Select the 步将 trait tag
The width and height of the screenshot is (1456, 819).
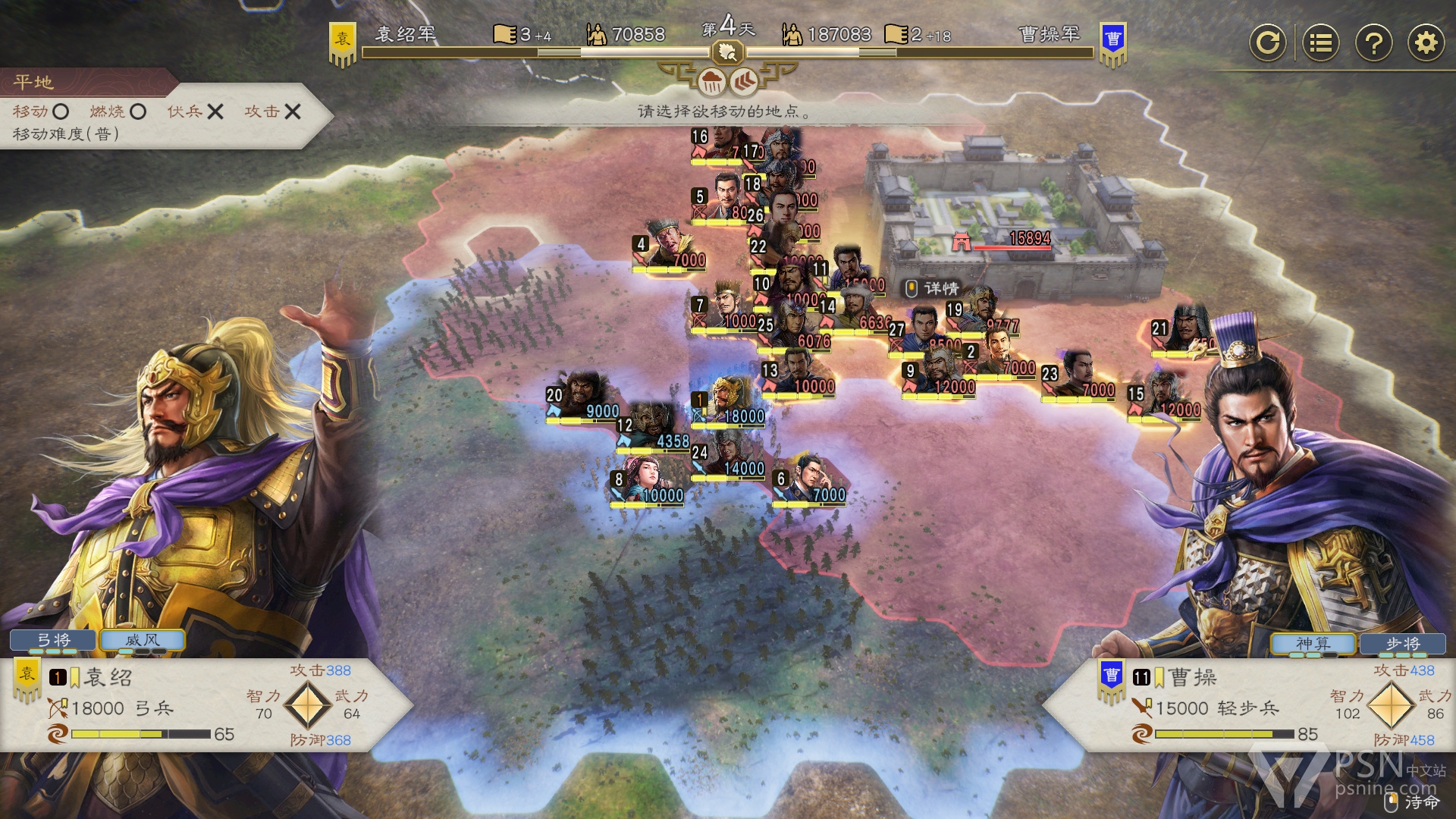(x=1402, y=644)
